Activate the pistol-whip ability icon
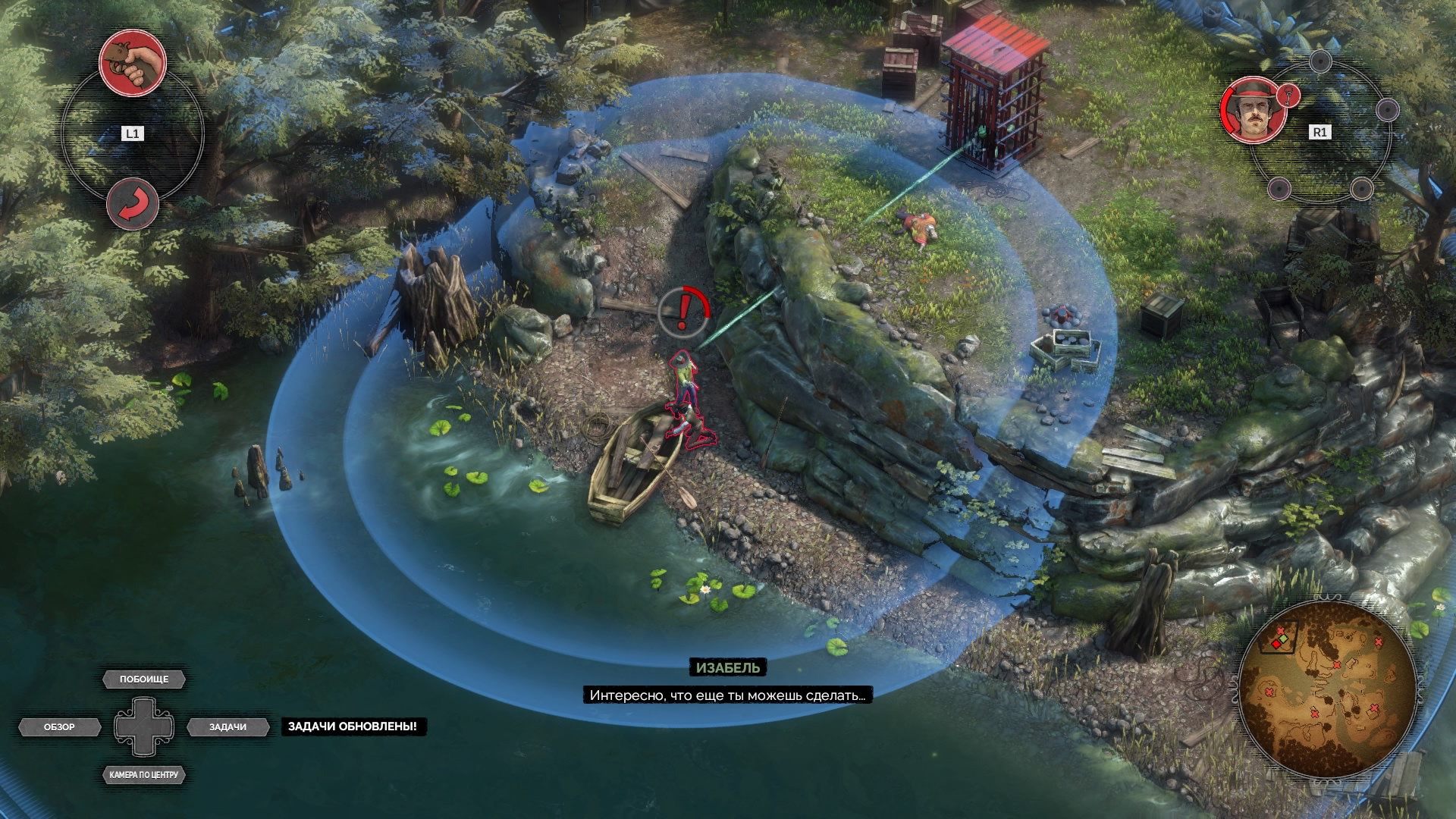1456x819 pixels. coord(133,63)
